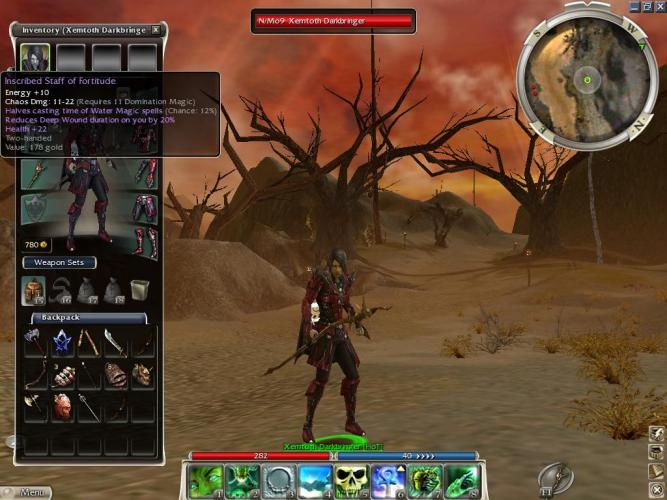
Task: Select the blue crystal item in backpack
Action: (x=62, y=343)
